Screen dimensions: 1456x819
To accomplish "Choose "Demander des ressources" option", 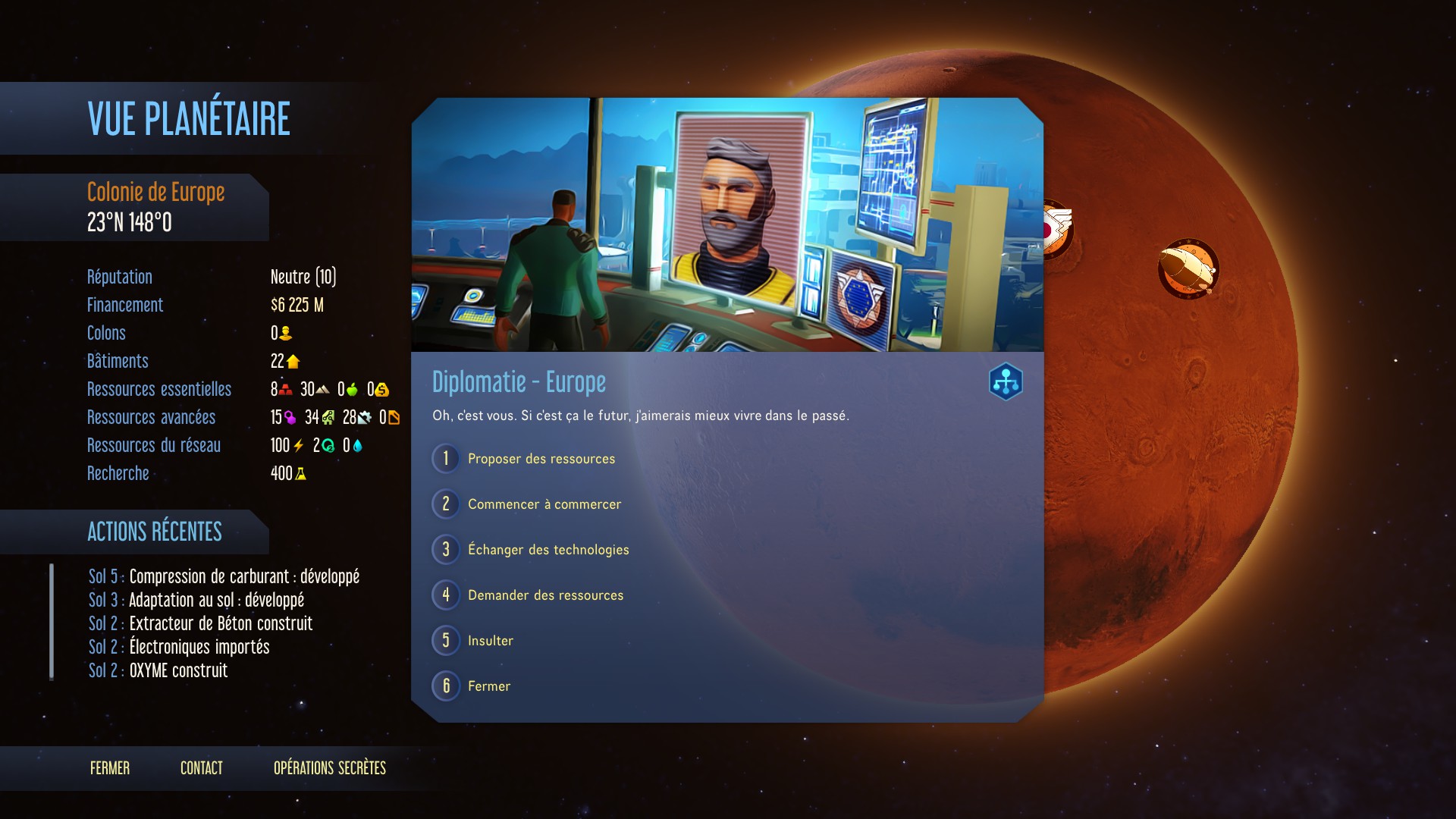I will coord(545,595).
